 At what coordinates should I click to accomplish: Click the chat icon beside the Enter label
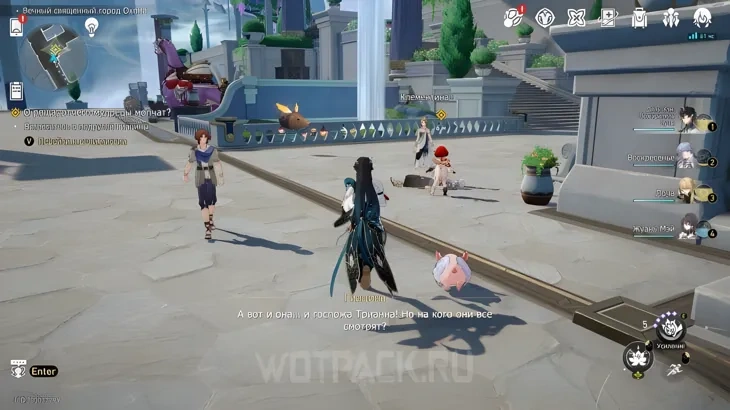tap(17, 370)
